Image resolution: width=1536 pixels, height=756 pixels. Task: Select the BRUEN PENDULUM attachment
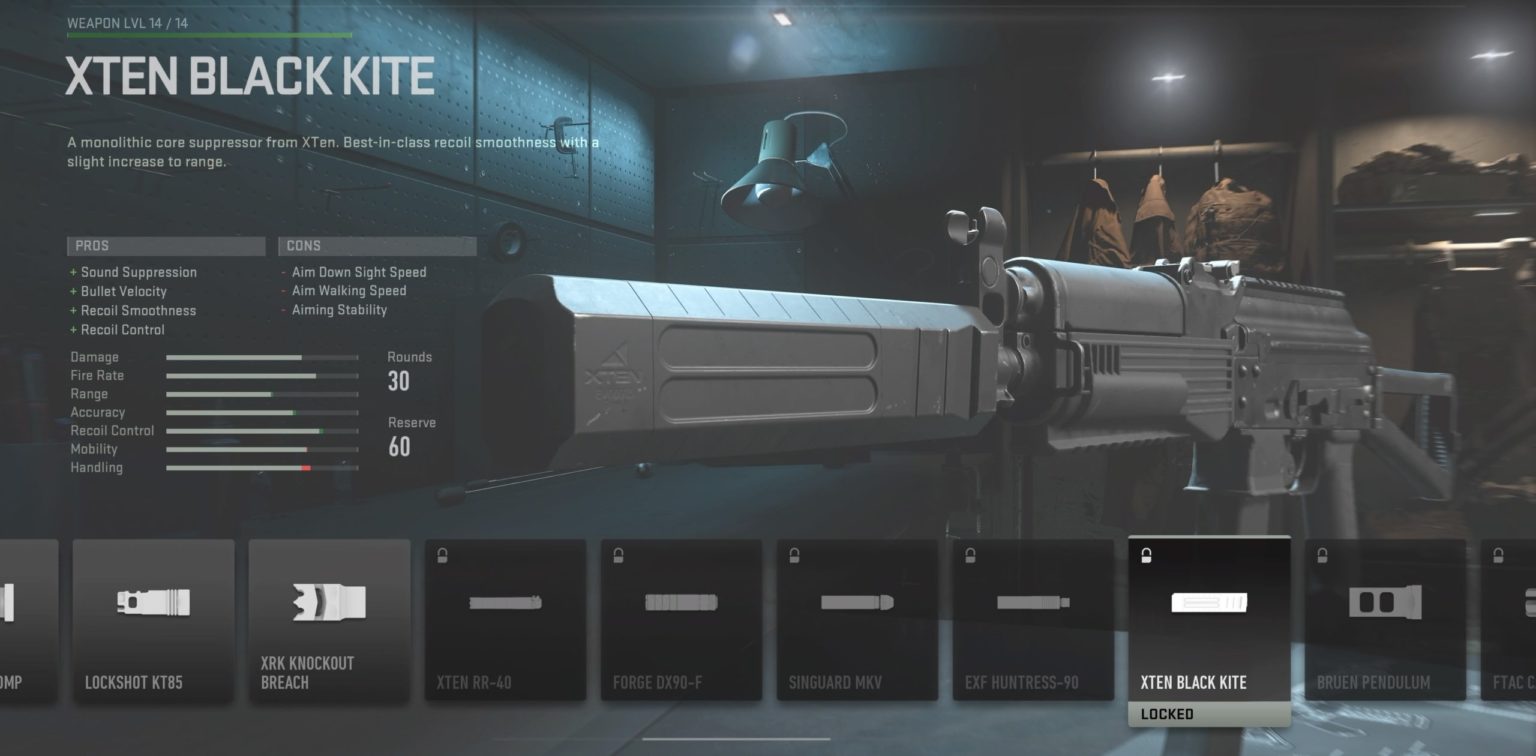click(1385, 620)
